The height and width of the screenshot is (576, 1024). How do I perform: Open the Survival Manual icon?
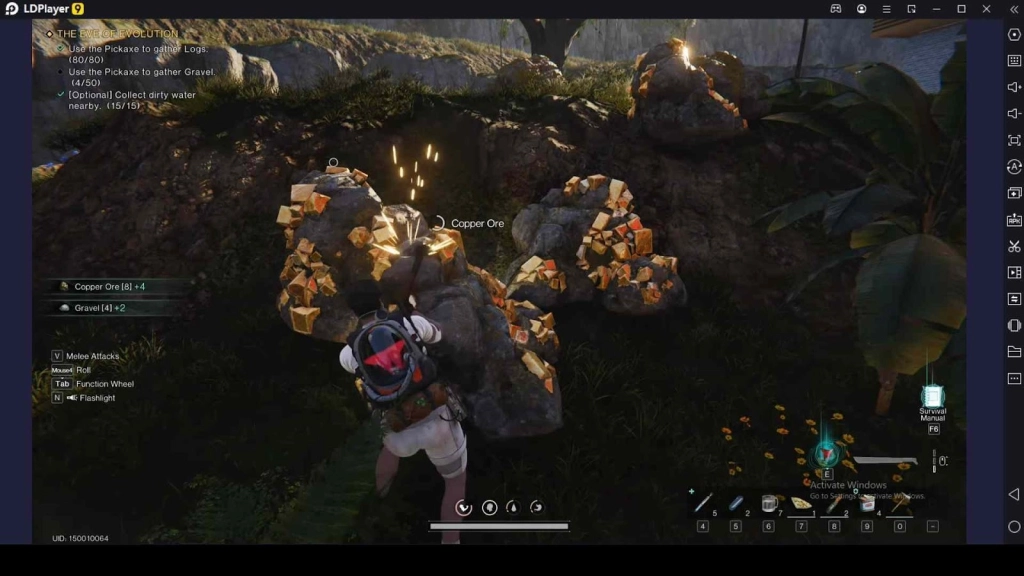click(x=932, y=398)
